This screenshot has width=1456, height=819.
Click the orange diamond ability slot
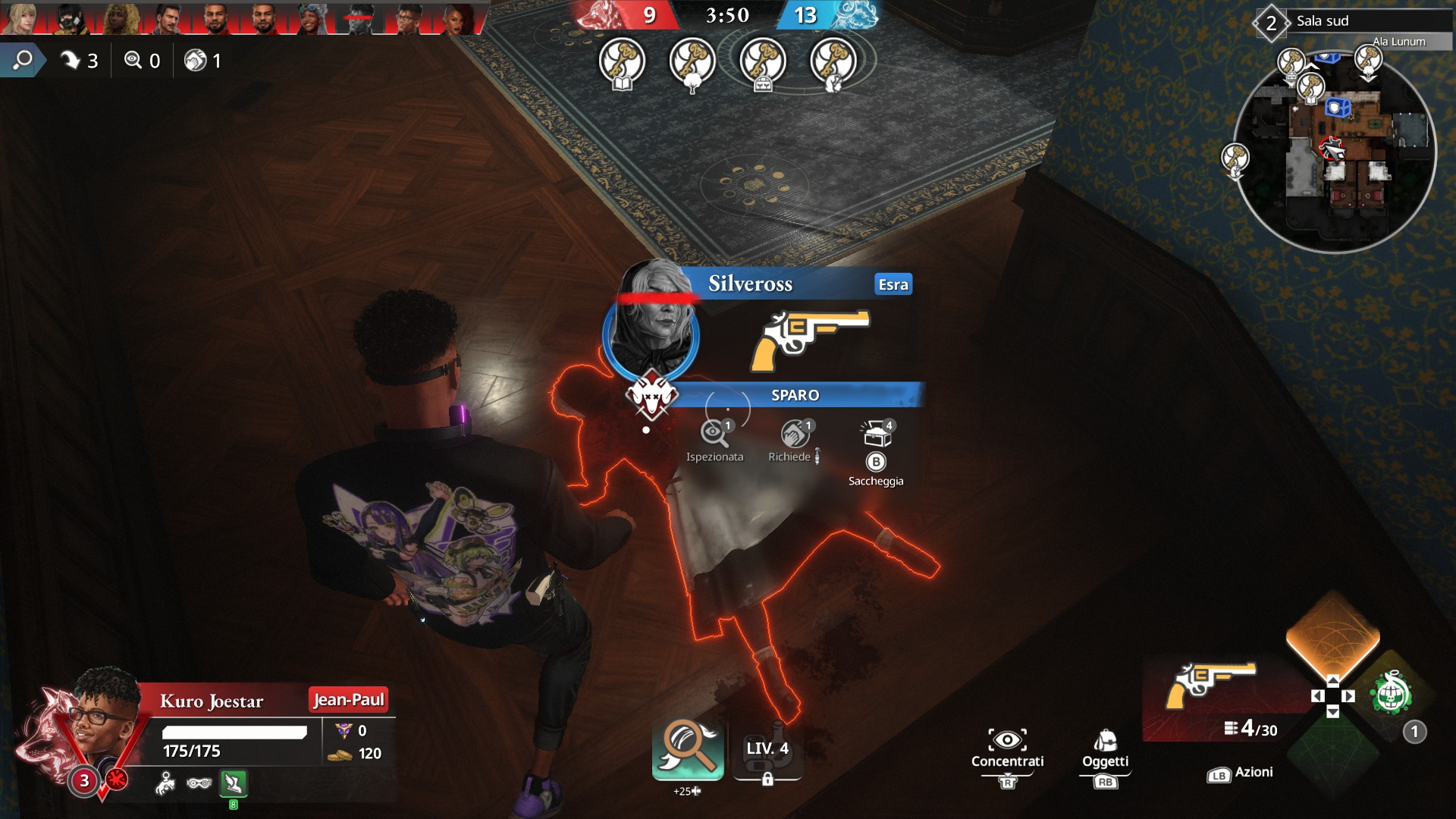1332,634
